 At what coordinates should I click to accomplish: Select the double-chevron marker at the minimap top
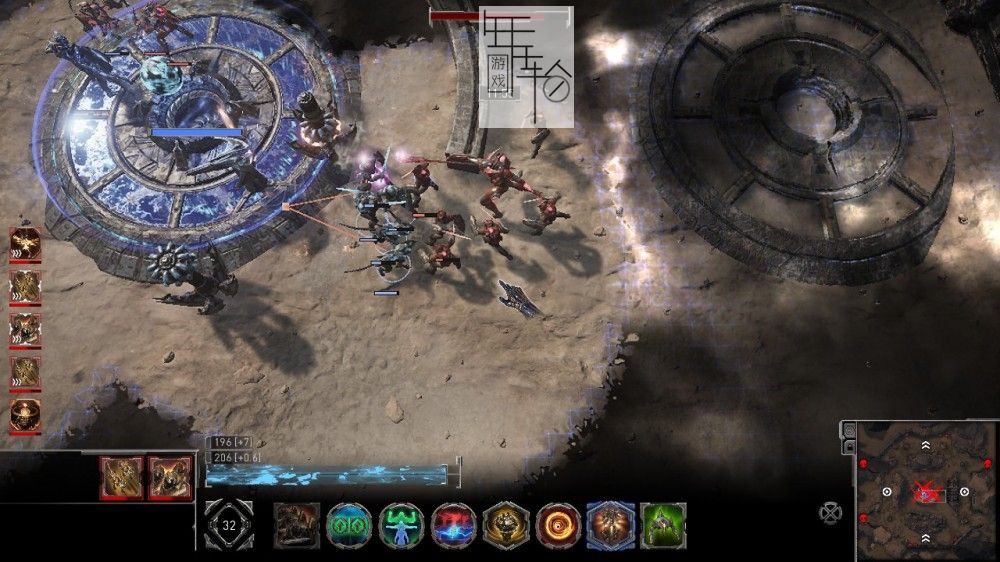click(925, 445)
